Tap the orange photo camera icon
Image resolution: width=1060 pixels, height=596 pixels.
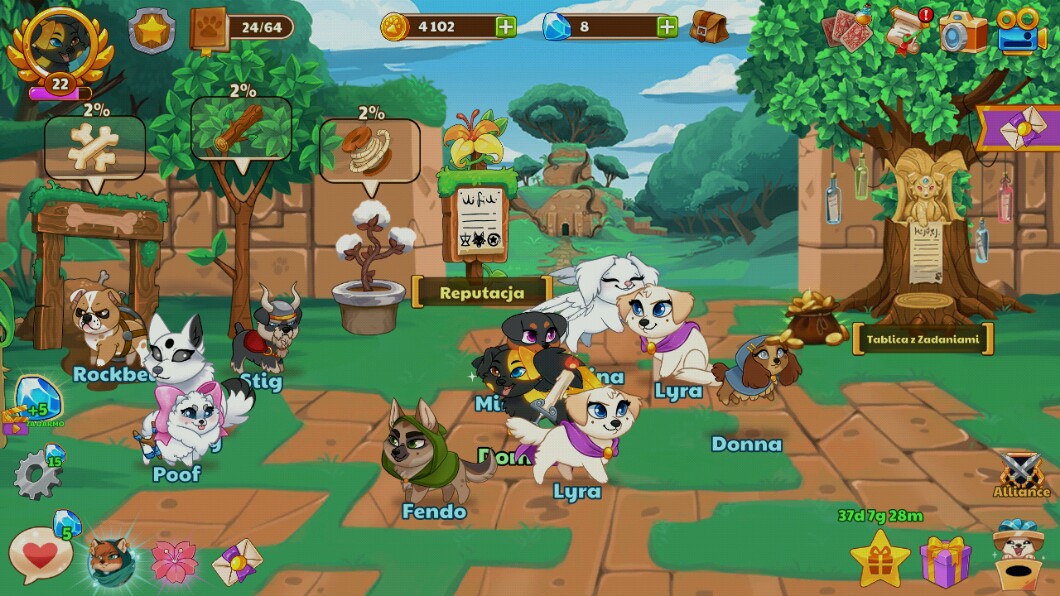tap(963, 31)
